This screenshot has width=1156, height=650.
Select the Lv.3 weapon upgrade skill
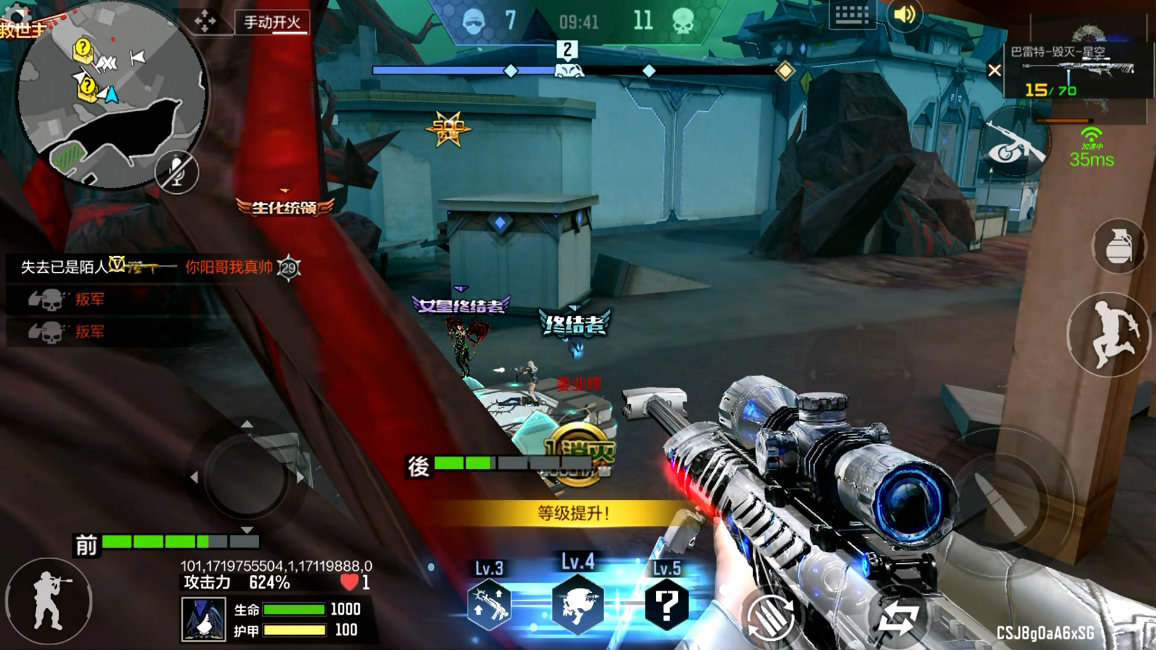490,603
